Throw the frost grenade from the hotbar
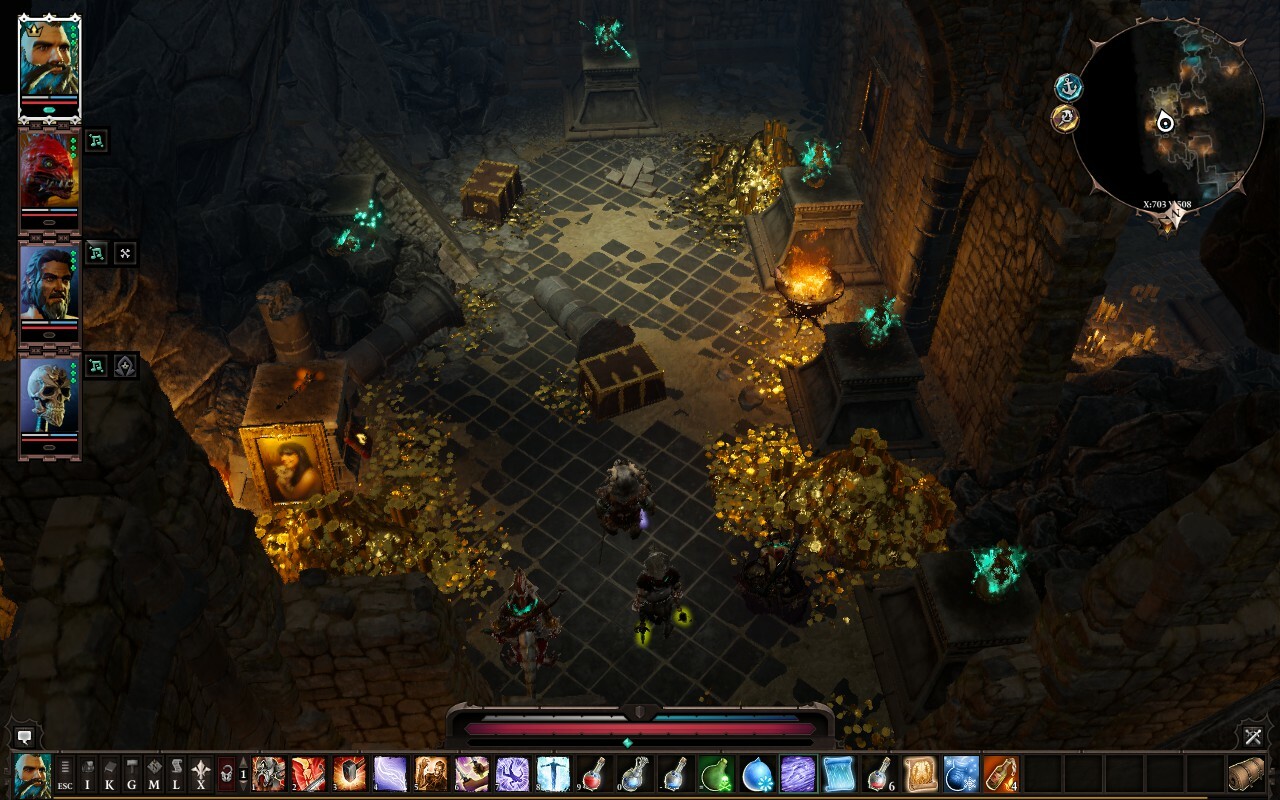The image size is (1280, 800). pos(960,774)
